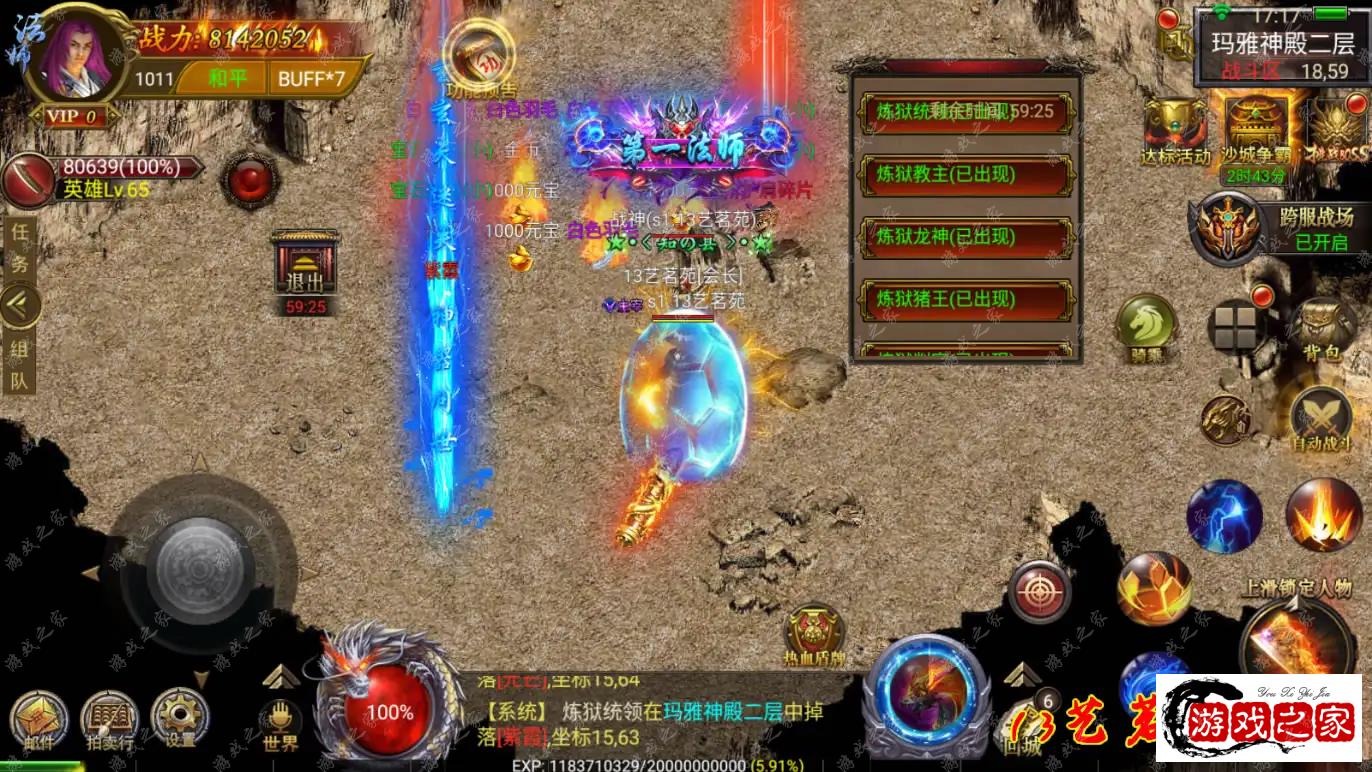
Task: Switch the 和平 attack mode
Action: (227, 78)
